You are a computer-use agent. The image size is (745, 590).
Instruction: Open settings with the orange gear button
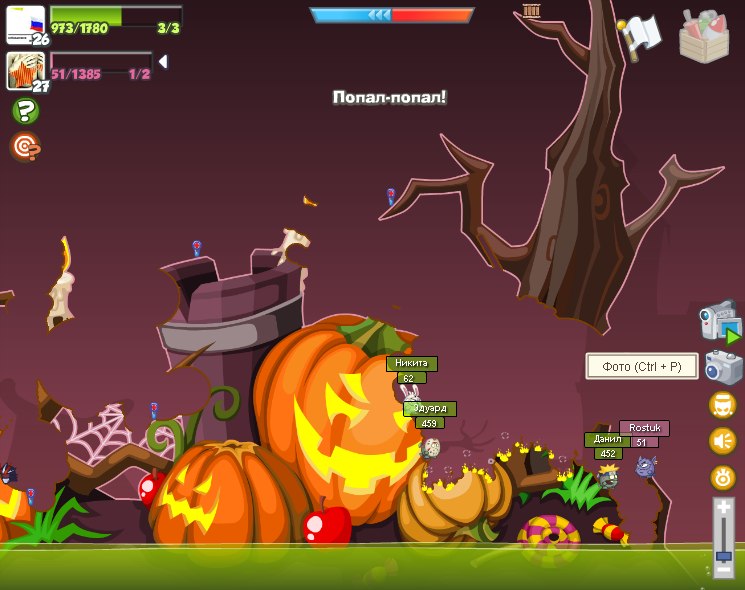pos(722,477)
